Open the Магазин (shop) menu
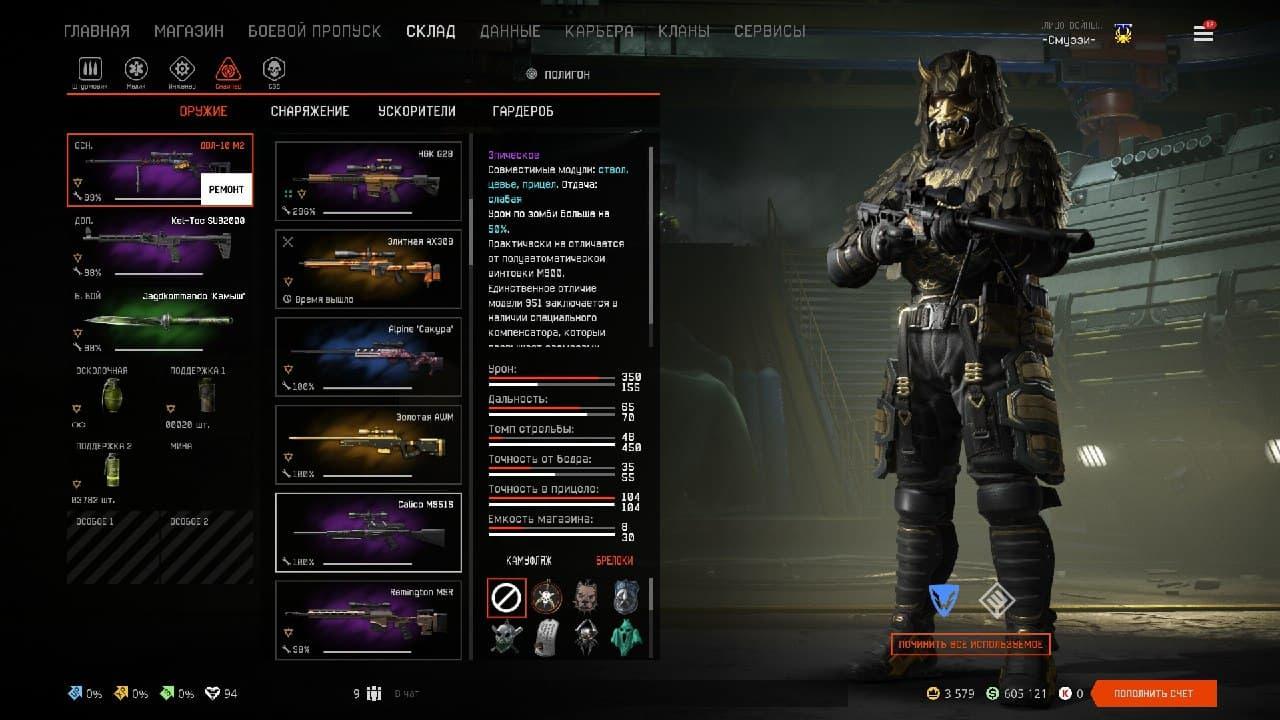The image size is (1280, 720). coord(189,31)
